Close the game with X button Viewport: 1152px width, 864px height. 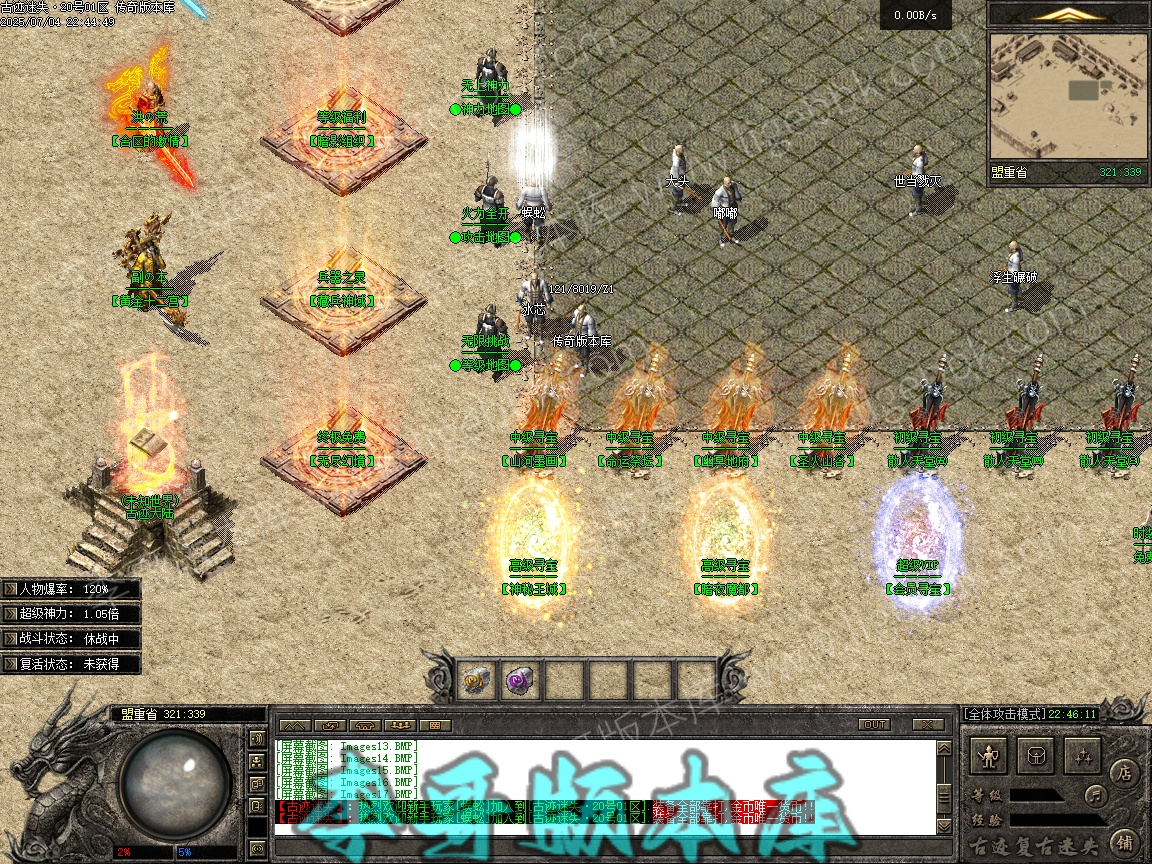coord(928,724)
